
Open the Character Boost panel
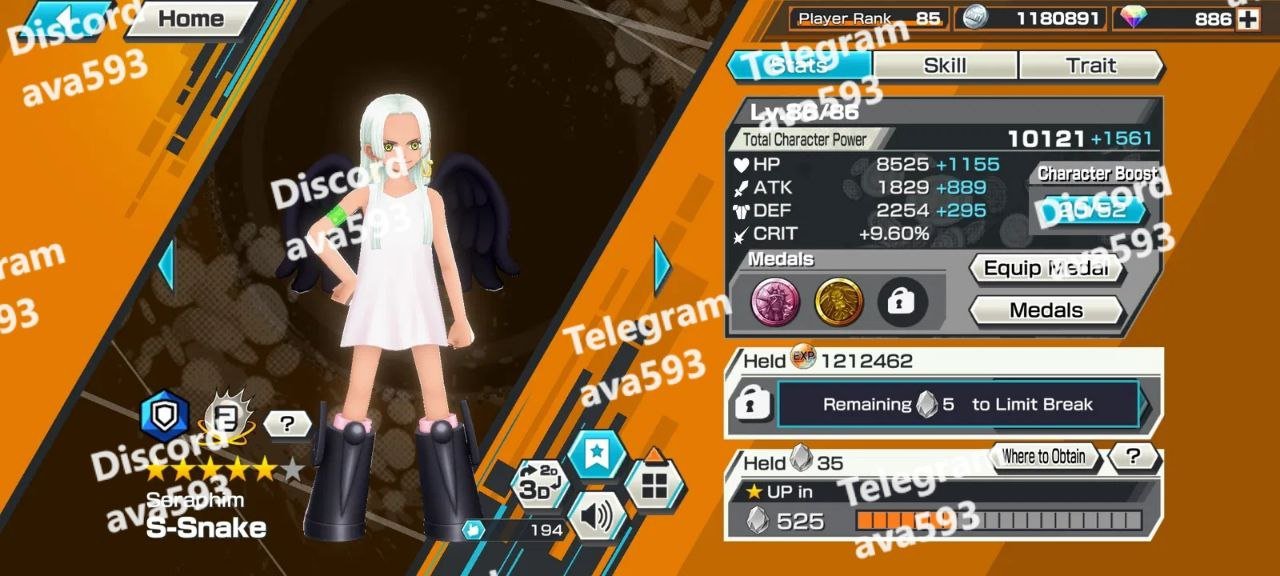tap(1092, 208)
